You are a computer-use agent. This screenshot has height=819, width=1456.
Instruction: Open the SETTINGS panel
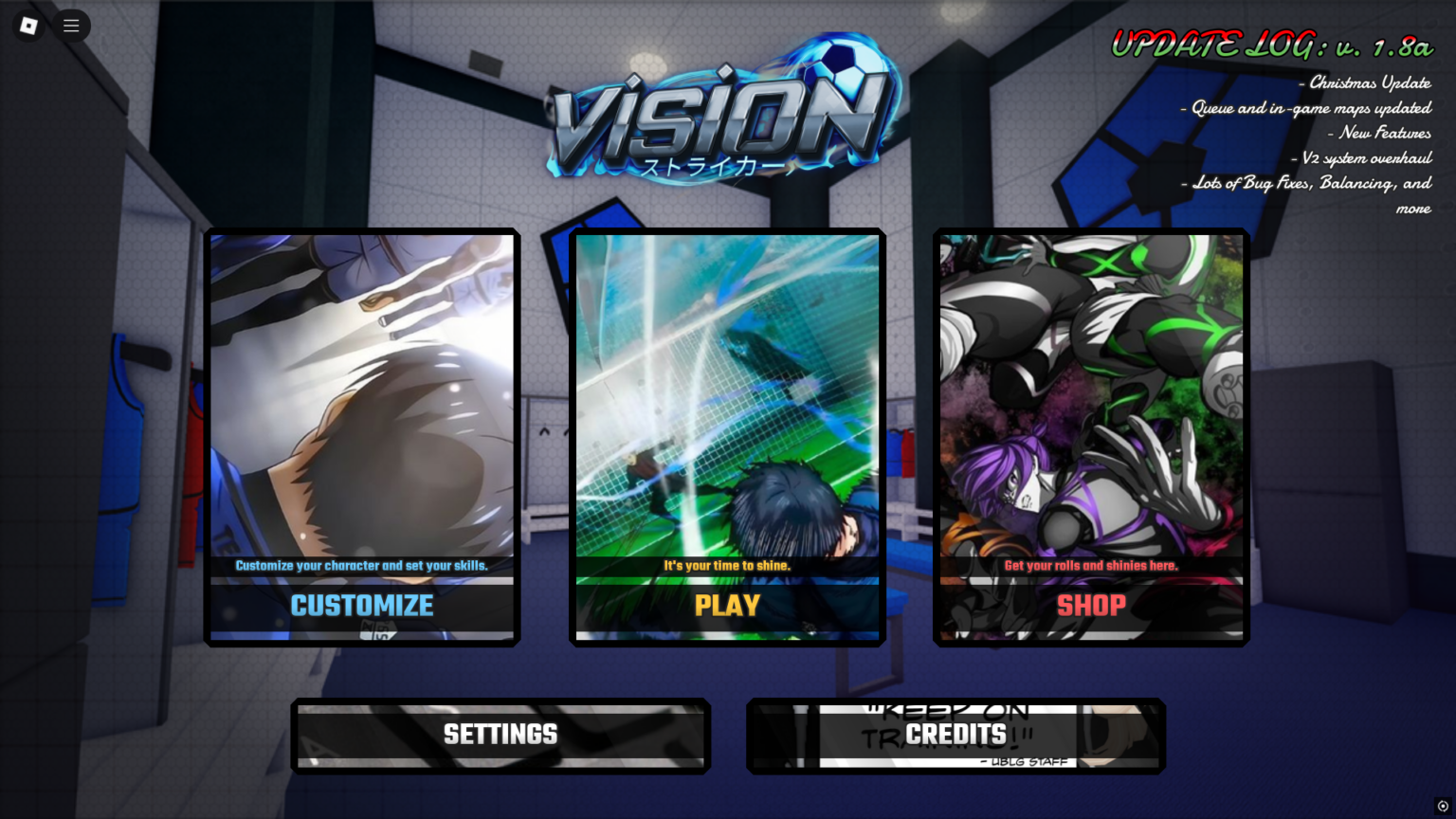[x=500, y=735]
